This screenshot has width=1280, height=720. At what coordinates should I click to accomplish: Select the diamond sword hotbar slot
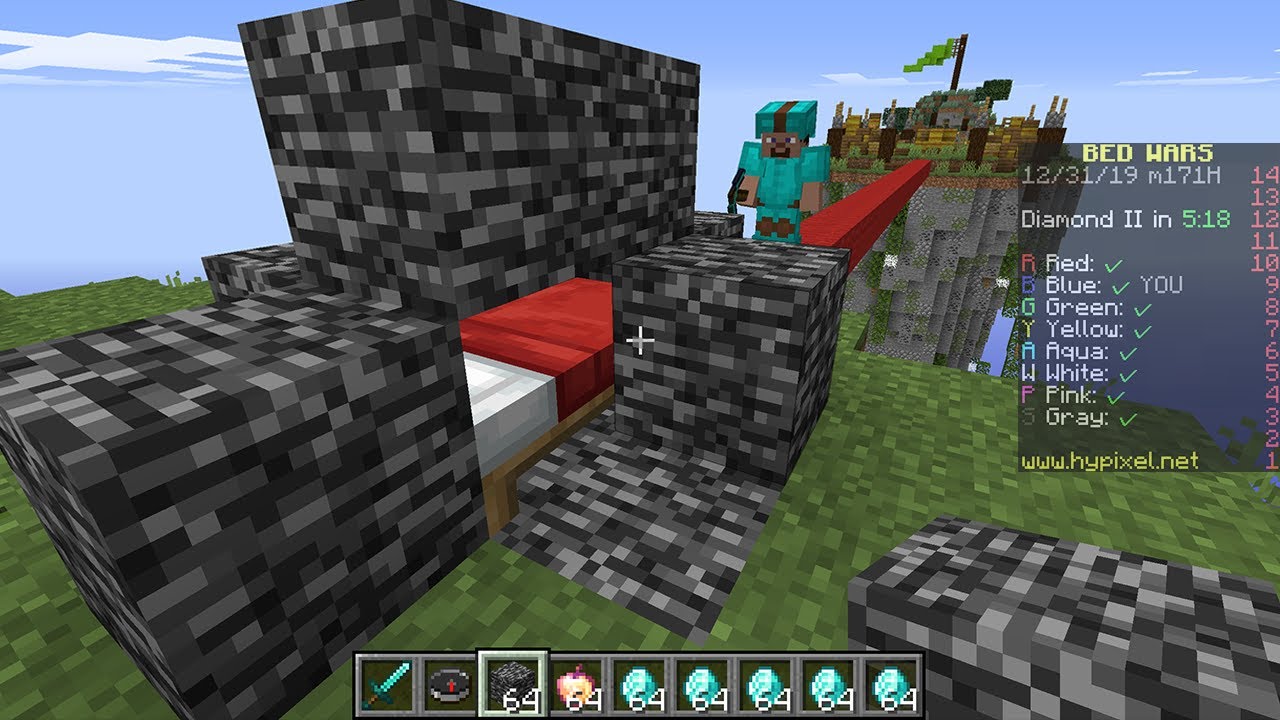(x=385, y=685)
